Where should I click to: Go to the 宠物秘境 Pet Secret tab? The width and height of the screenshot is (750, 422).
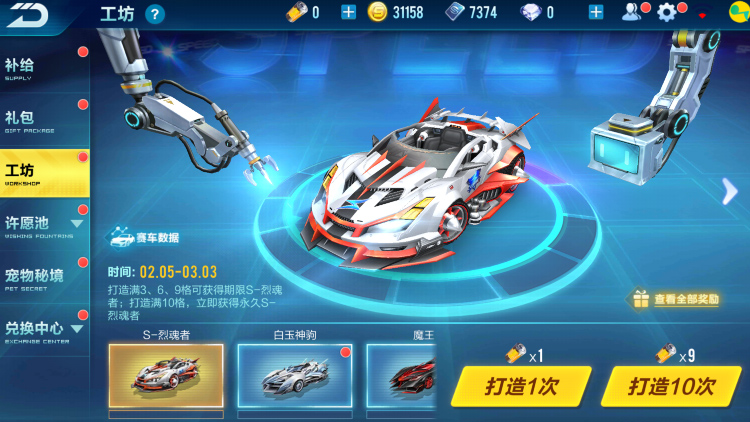point(40,277)
